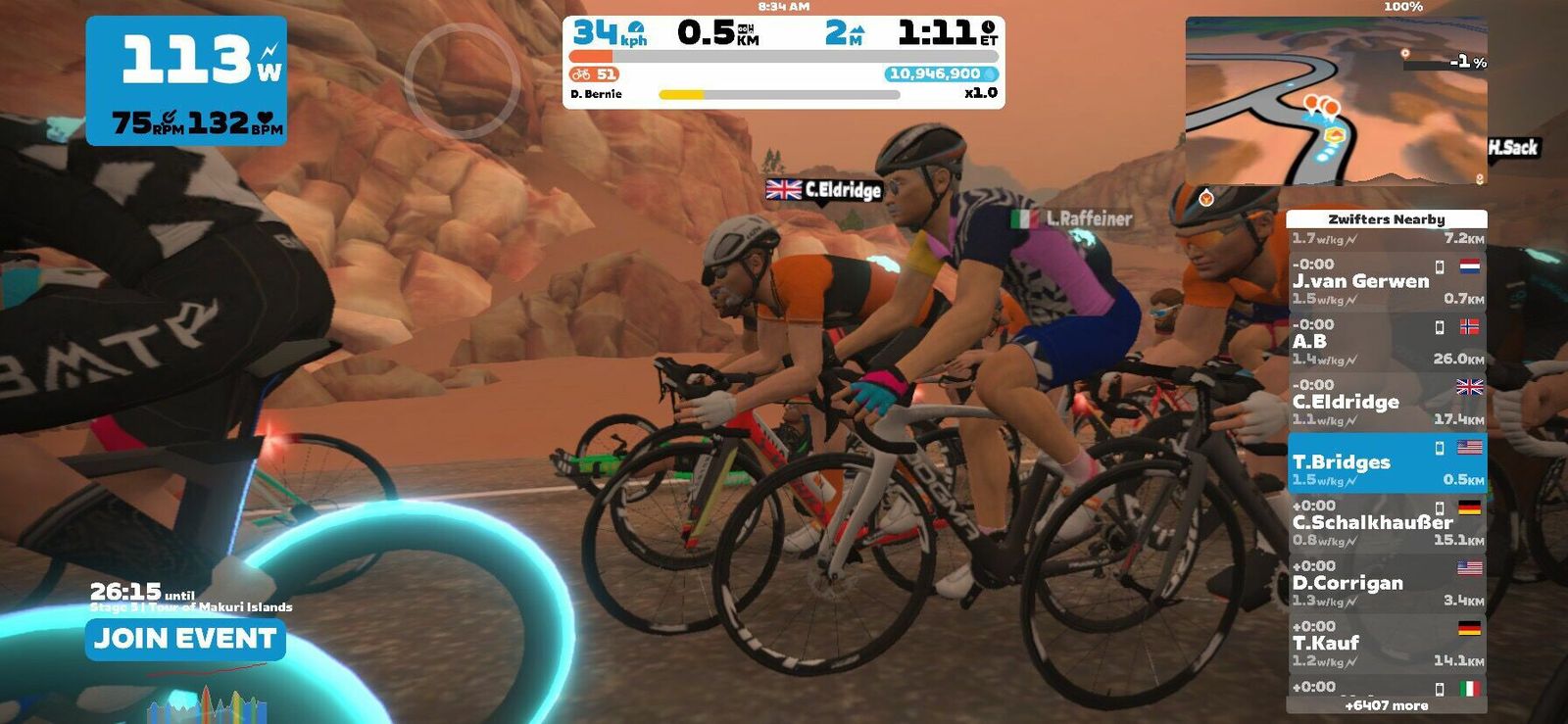Click the 10,946,900 drops counter

click(941, 73)
